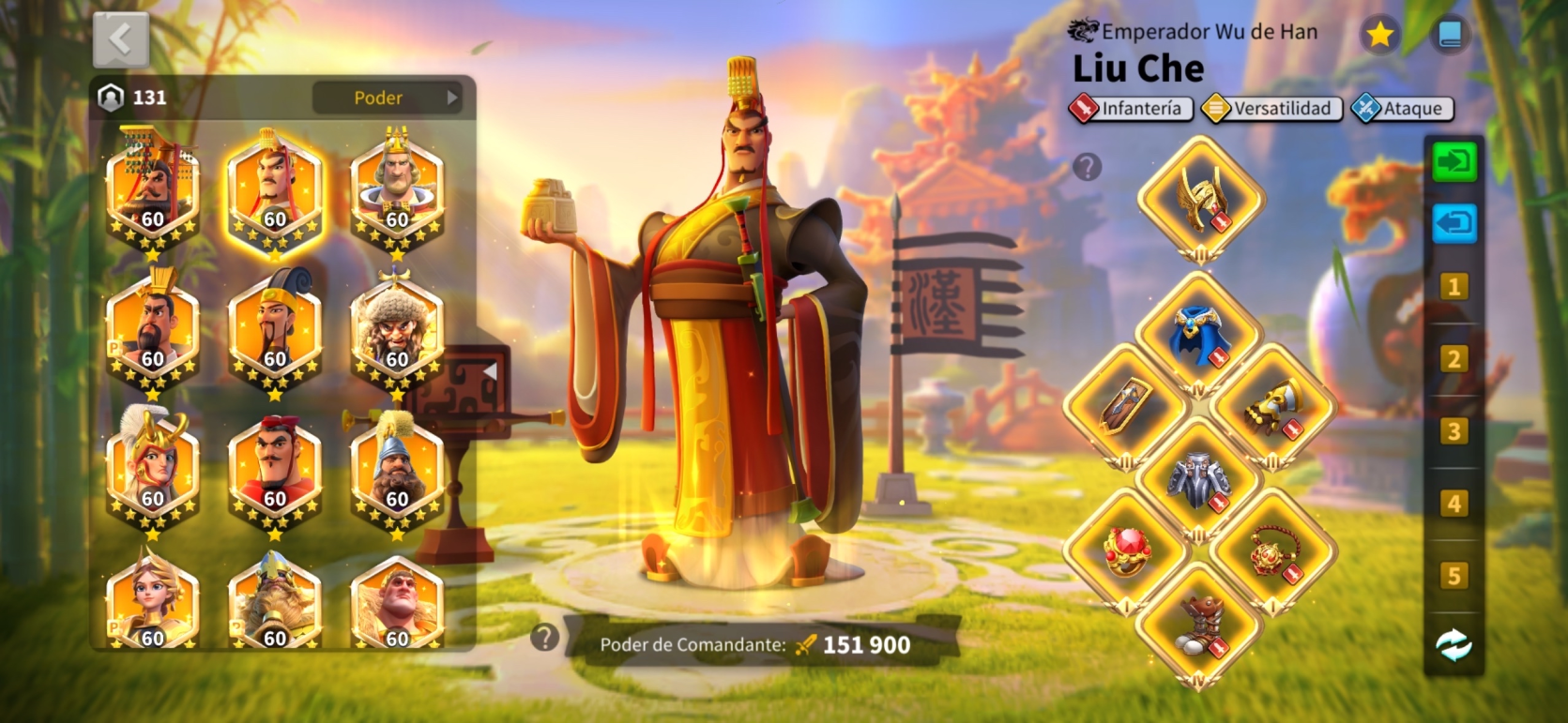Screen dimensions: 1568x723
Task: Switch to equipment preset 3
Action: coord(1454,431)
